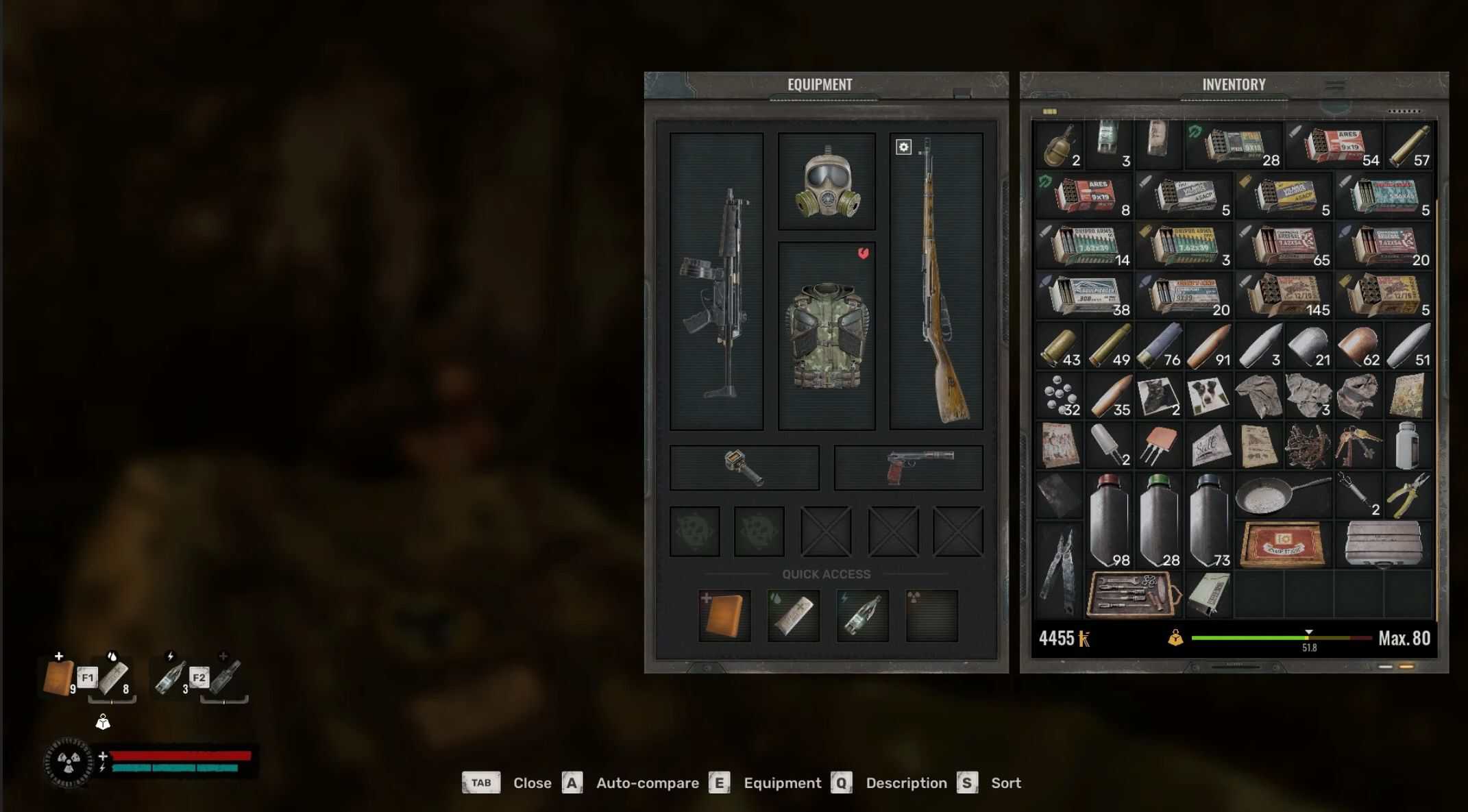The height and width of the screenshot is (812, 1468).
Task: Choose the bottle quick access slot
Action: click(862, 615)
